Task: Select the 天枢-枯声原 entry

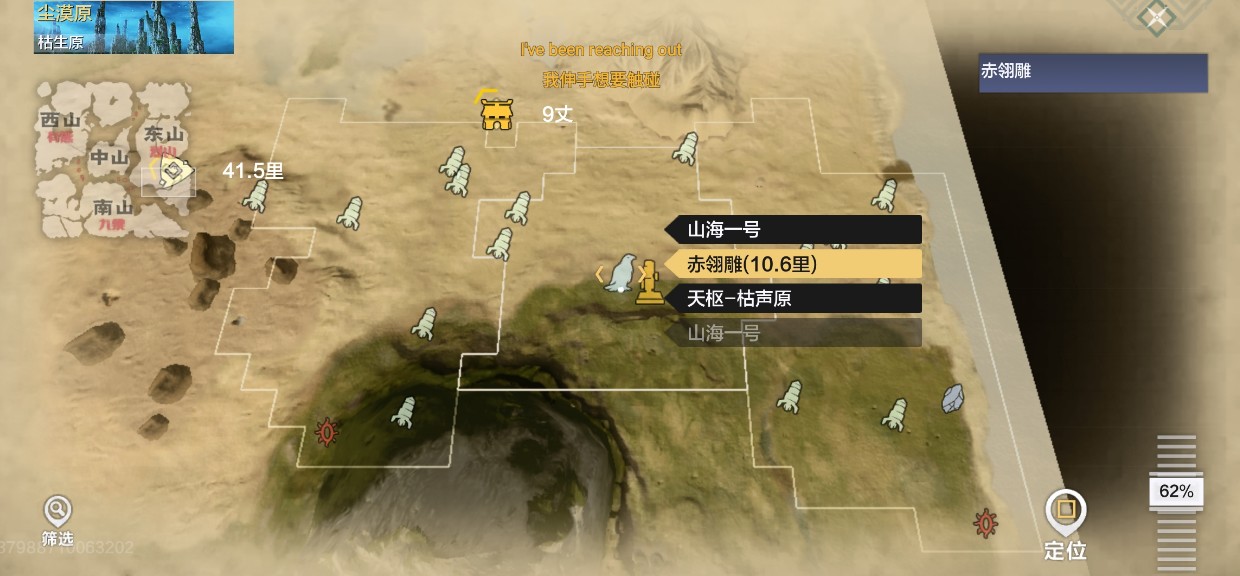Action: click(793, 298)
